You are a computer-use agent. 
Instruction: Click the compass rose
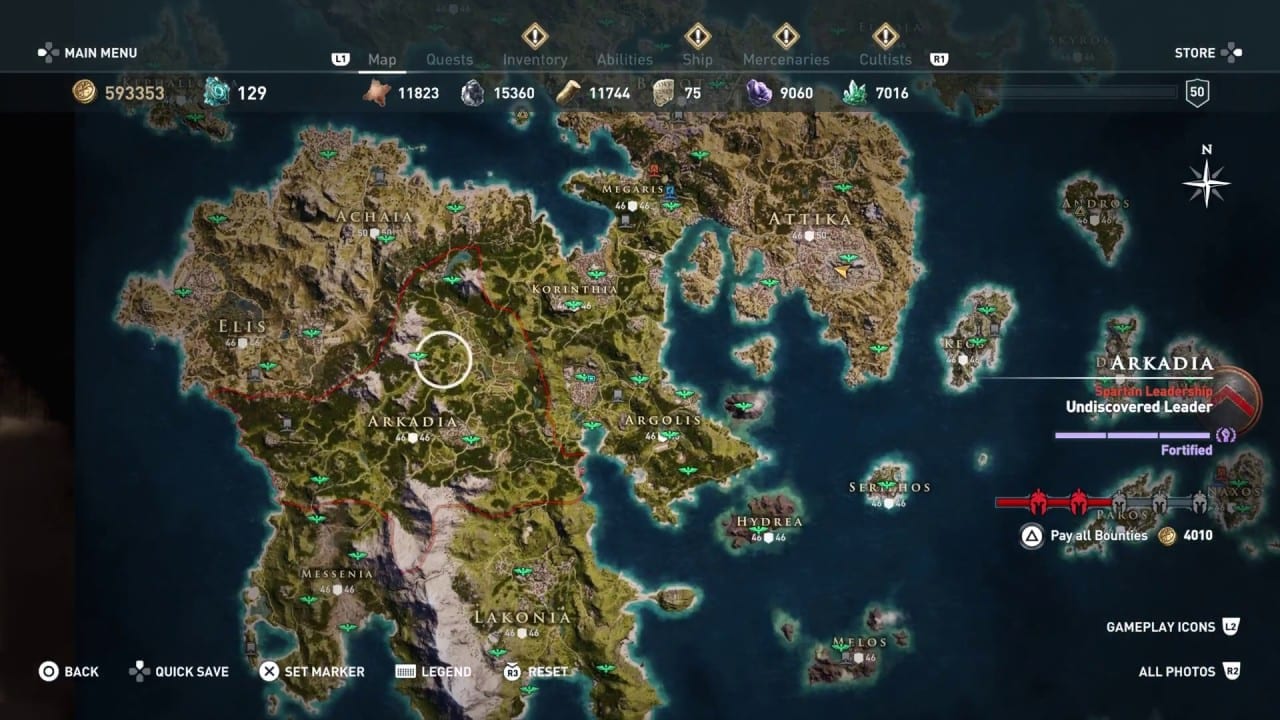coord(1207,182)
